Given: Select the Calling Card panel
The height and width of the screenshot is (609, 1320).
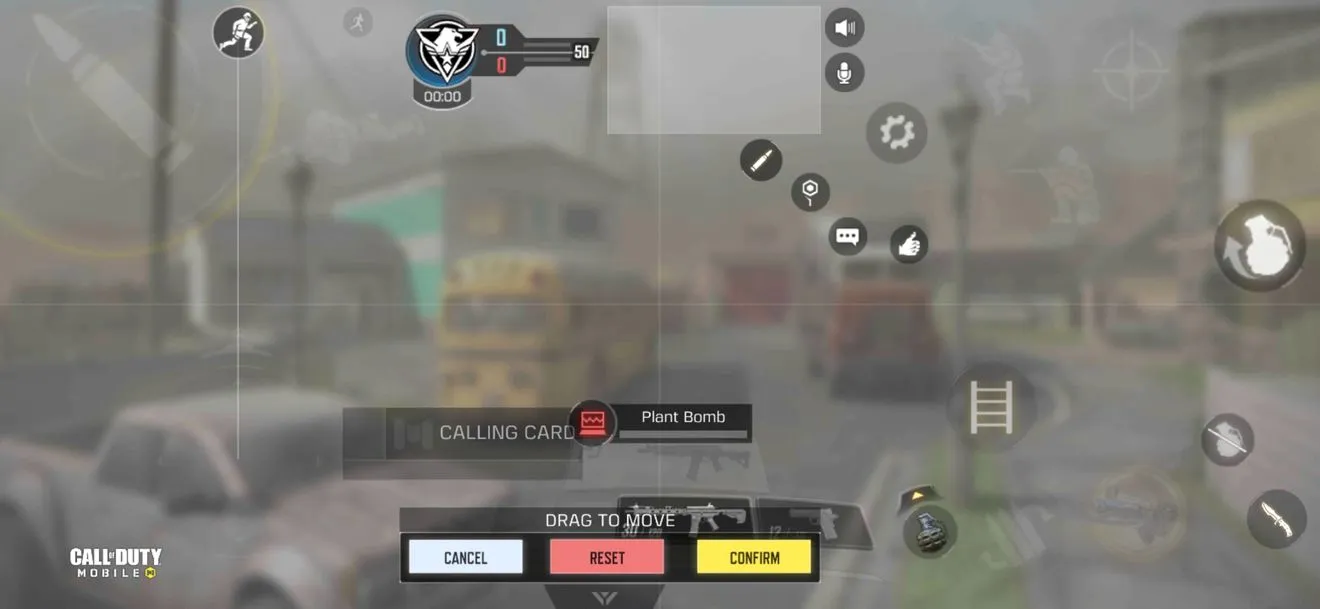Looking at the screenshot, I should coord(462,433).
